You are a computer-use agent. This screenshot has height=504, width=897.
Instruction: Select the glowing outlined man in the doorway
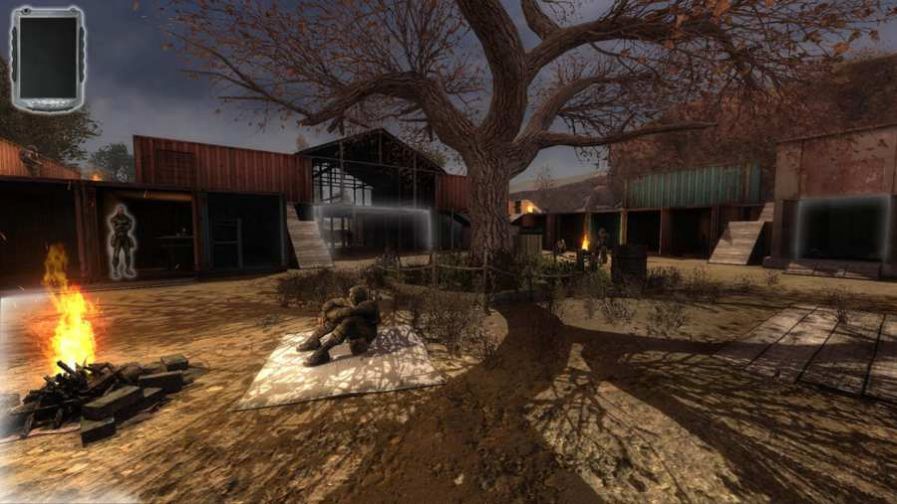click(122, 241)
